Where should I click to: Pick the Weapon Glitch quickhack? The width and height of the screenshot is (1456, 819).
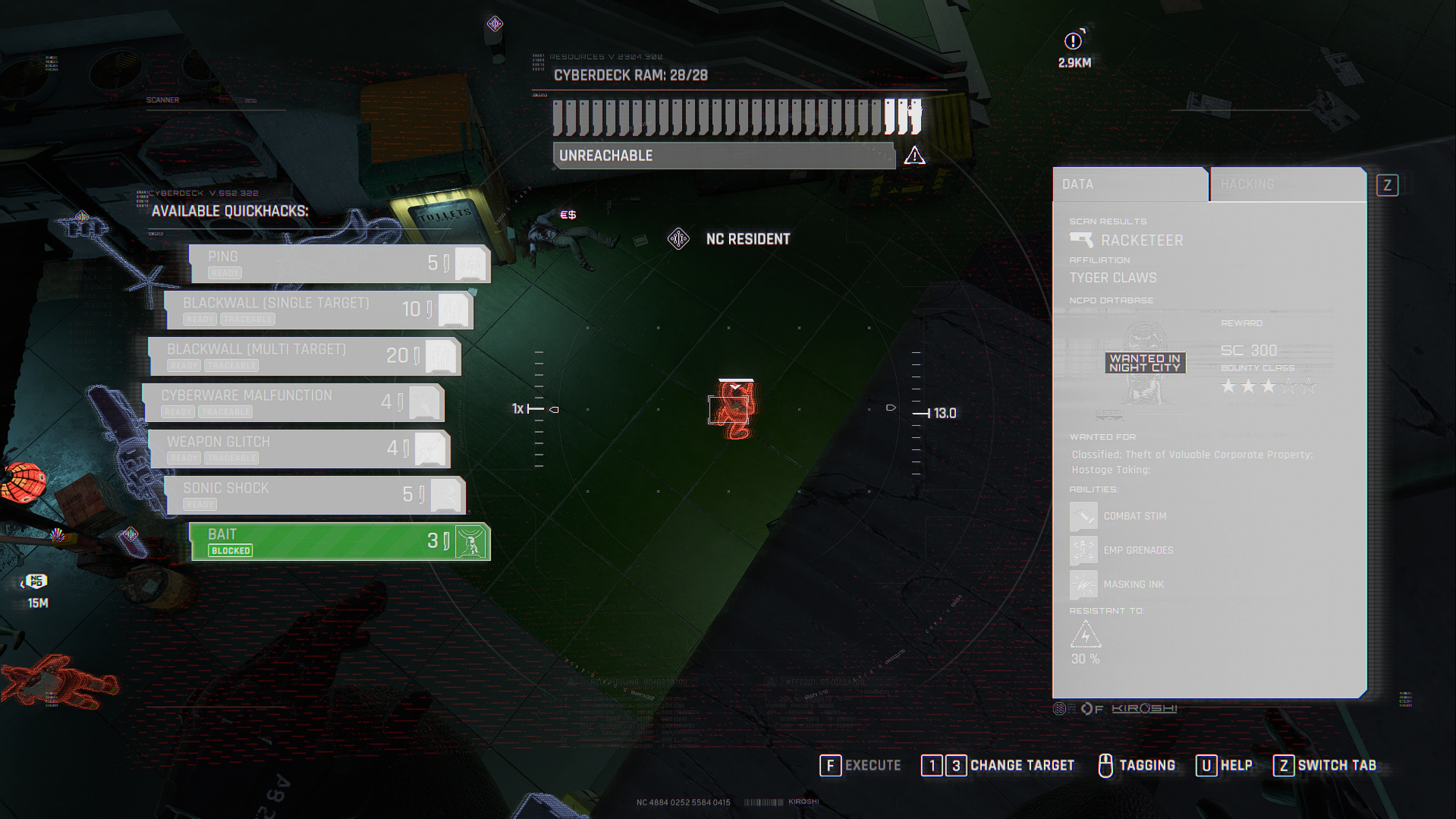300,449
